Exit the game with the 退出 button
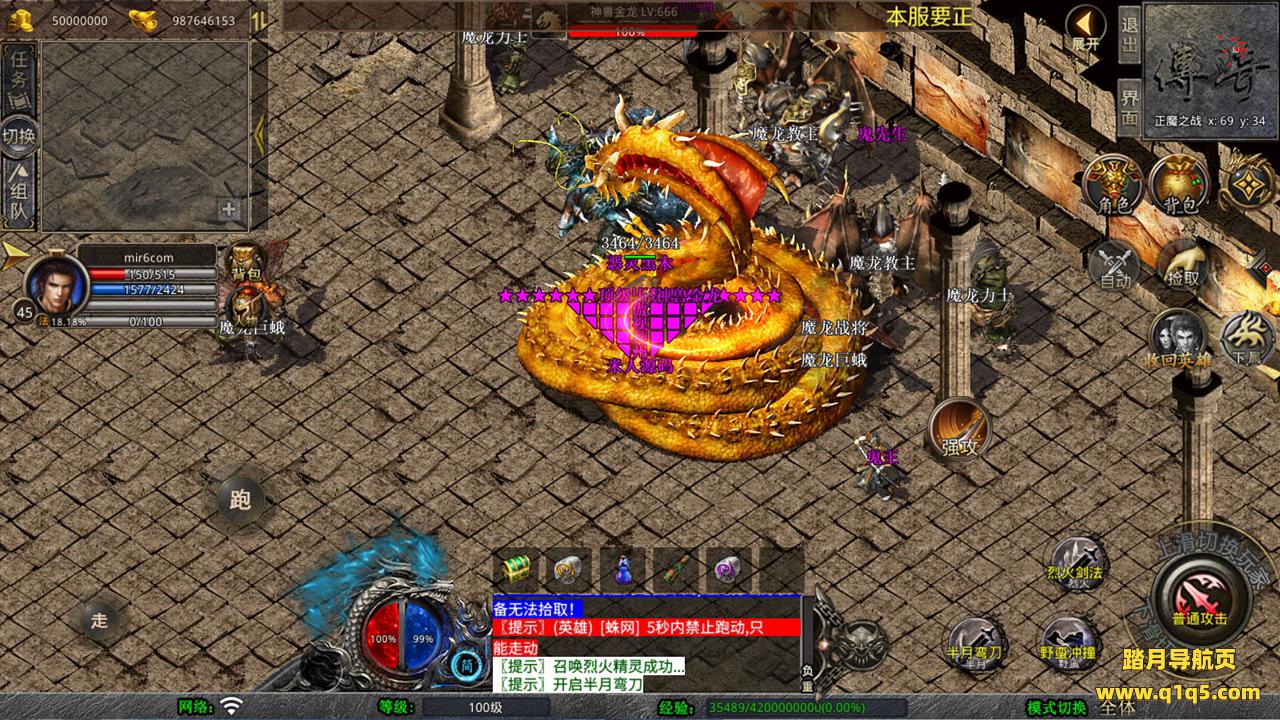This screenshot has width=1280, height=720. [1129, 36]
